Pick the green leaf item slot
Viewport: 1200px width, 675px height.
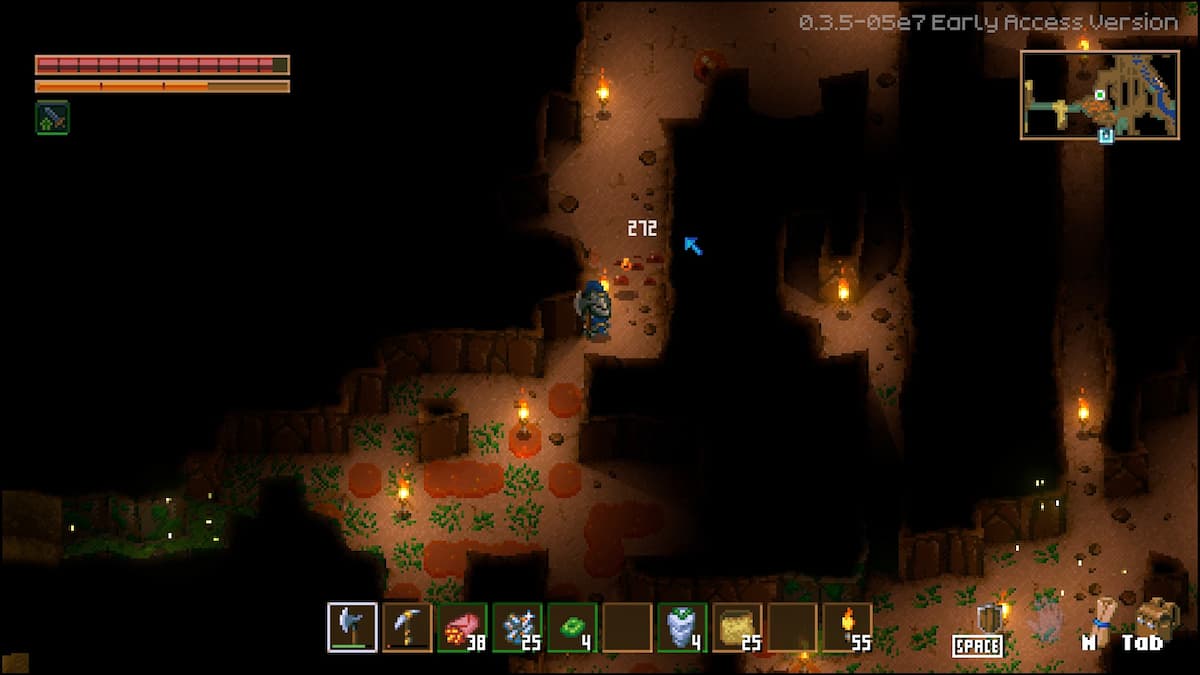point(572,627)
